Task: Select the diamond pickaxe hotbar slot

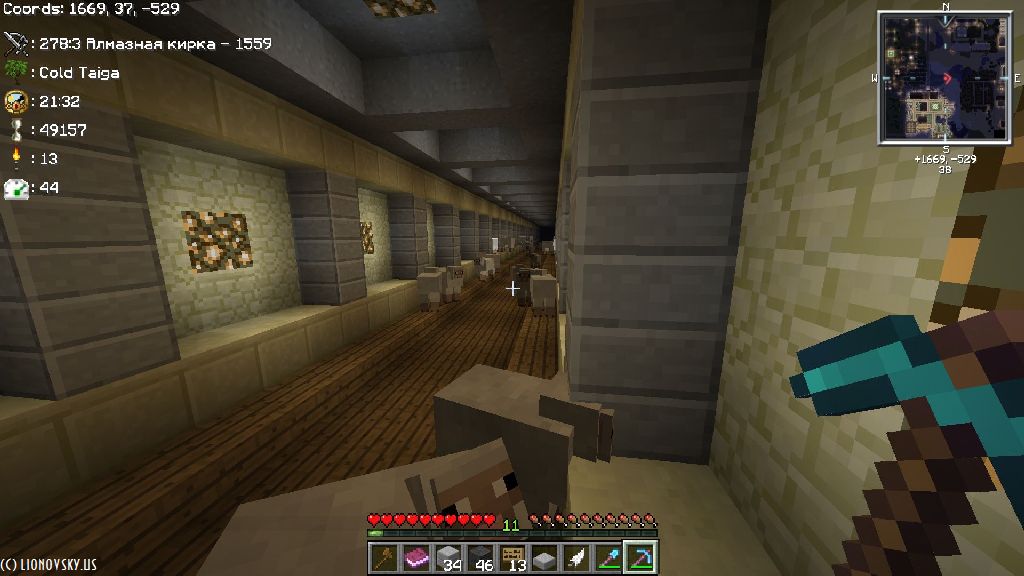Action: pos(639,557)
